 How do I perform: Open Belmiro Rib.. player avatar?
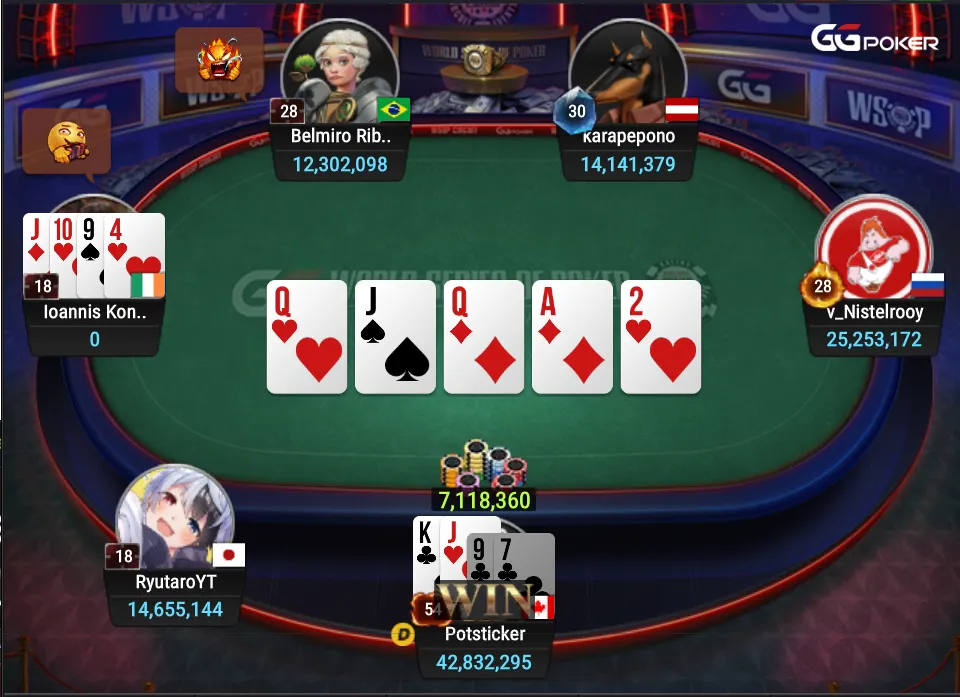[x=338, y=68]
